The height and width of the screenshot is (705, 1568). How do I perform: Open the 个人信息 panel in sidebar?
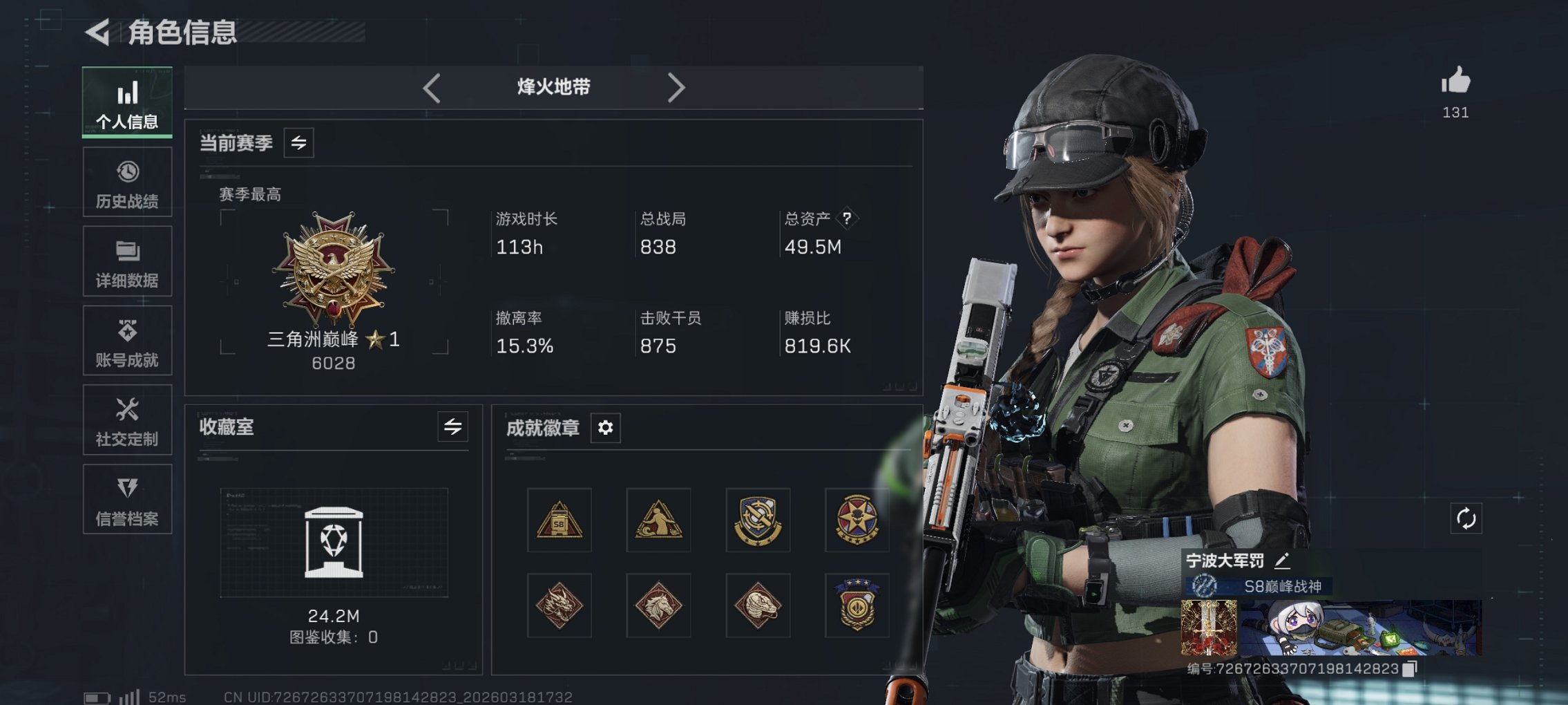[x=127, y=102]
